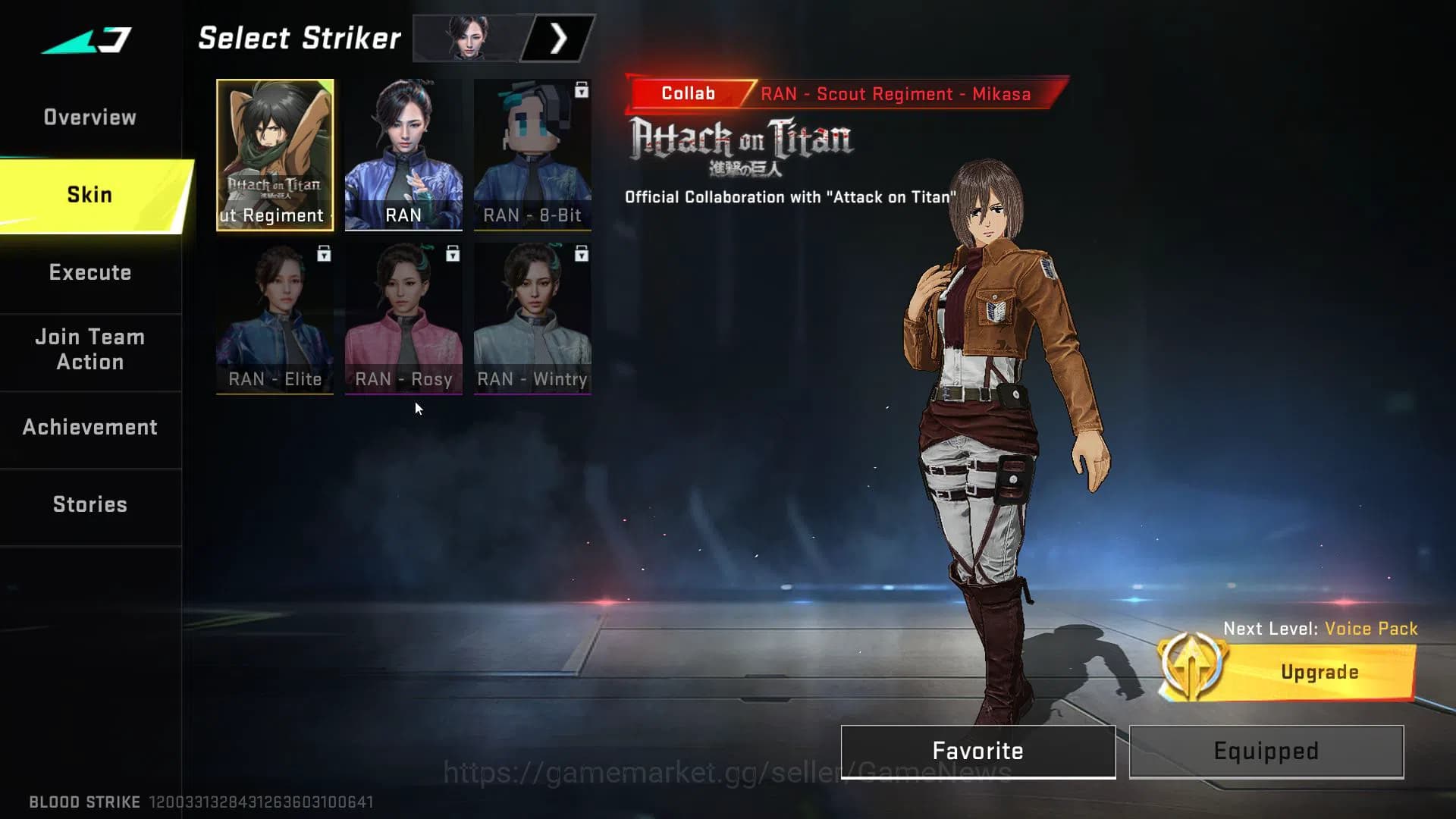View the Achievement section

pyautogui.click(x=89, y=427)
